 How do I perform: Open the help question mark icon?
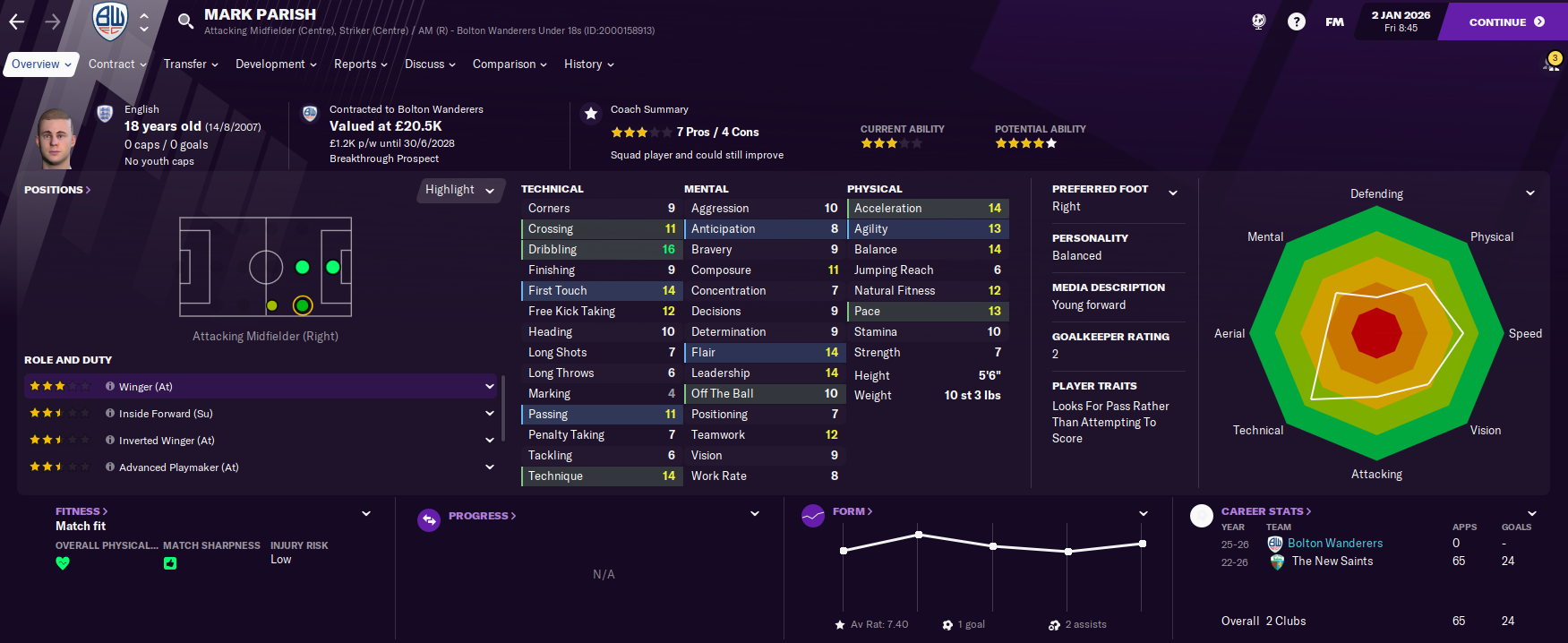click(x=1296, y=21)
